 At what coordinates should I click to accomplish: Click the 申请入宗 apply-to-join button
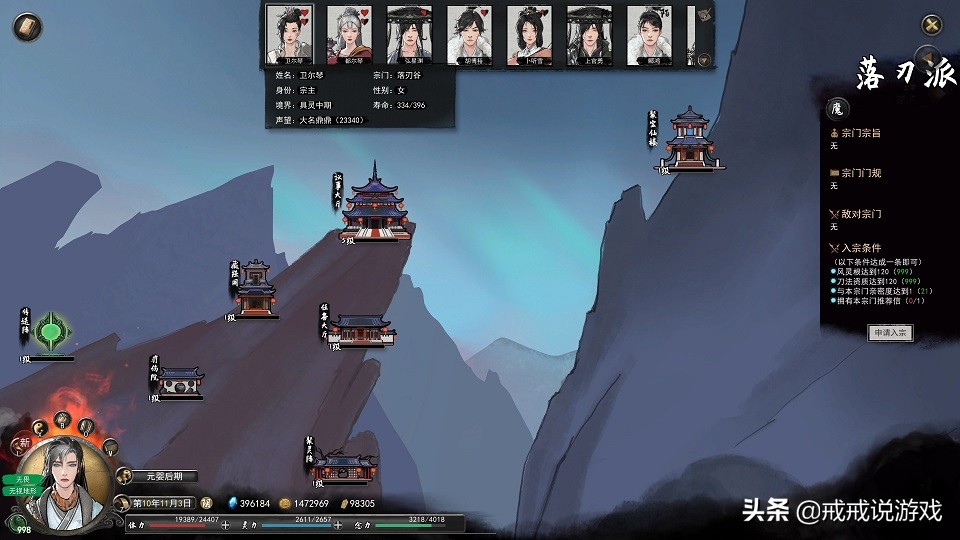[889, 333]
